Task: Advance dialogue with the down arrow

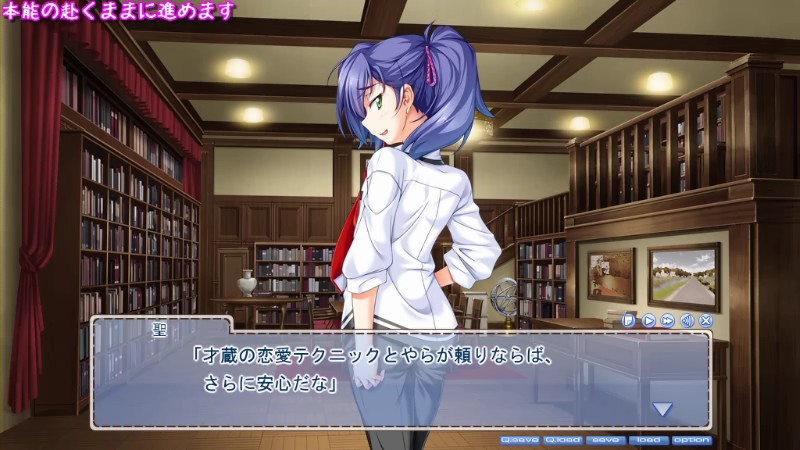Action: pos(662,408)
